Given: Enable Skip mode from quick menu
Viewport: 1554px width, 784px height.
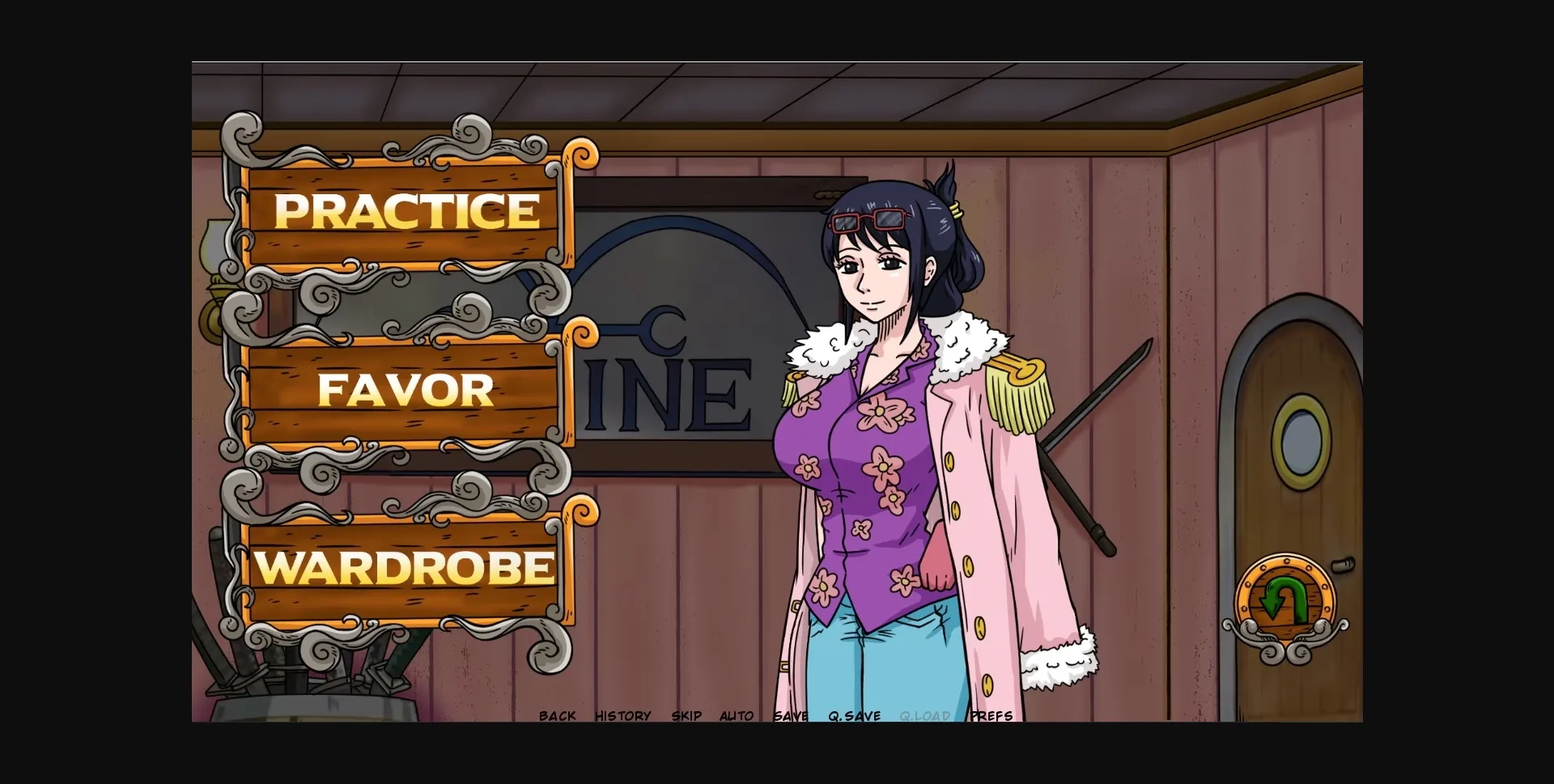Looking at the screenshot, I should tap(687, 715).
